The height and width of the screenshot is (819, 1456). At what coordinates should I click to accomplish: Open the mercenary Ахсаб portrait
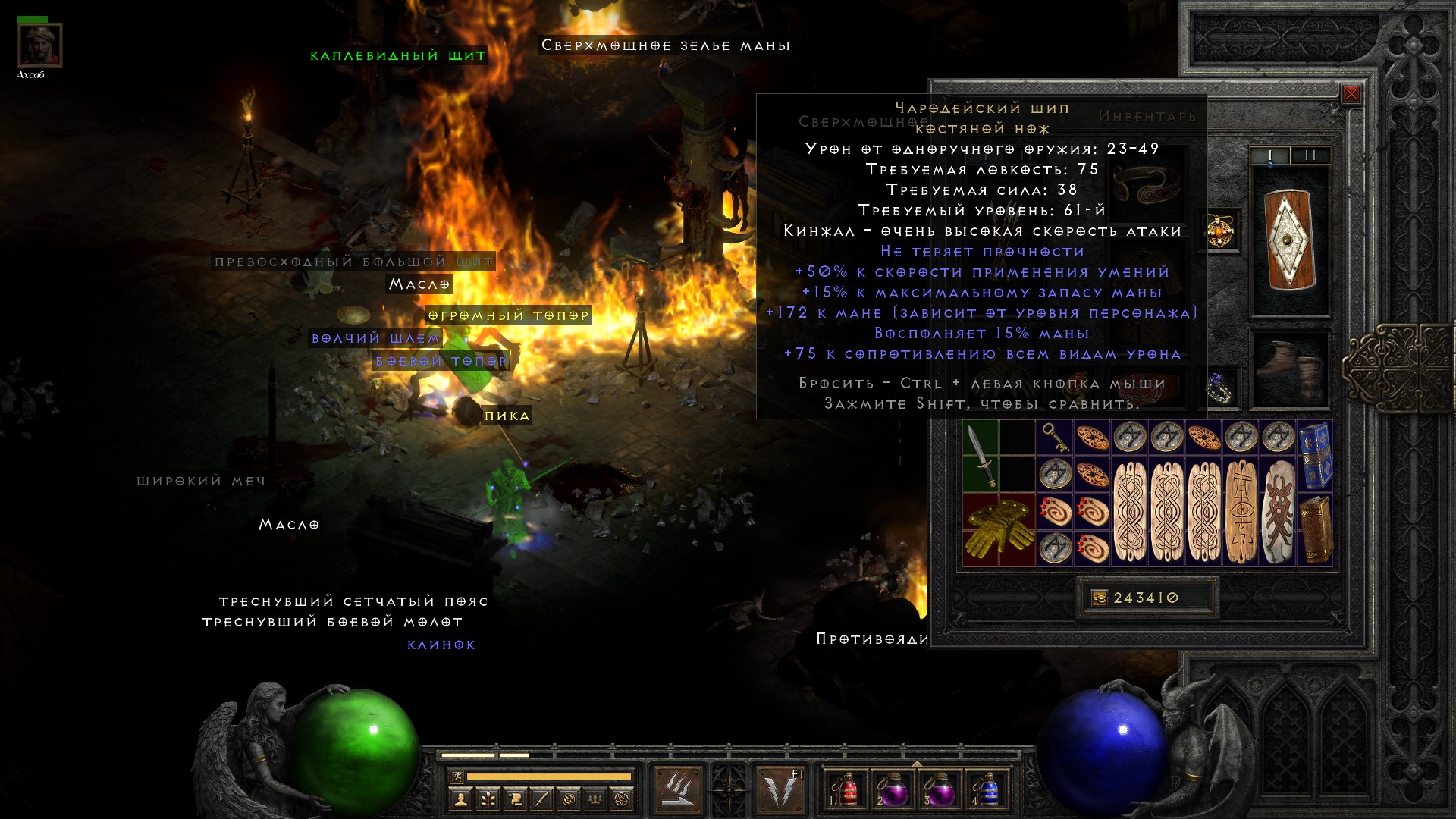pyautogui.click(x=39, y=45)
